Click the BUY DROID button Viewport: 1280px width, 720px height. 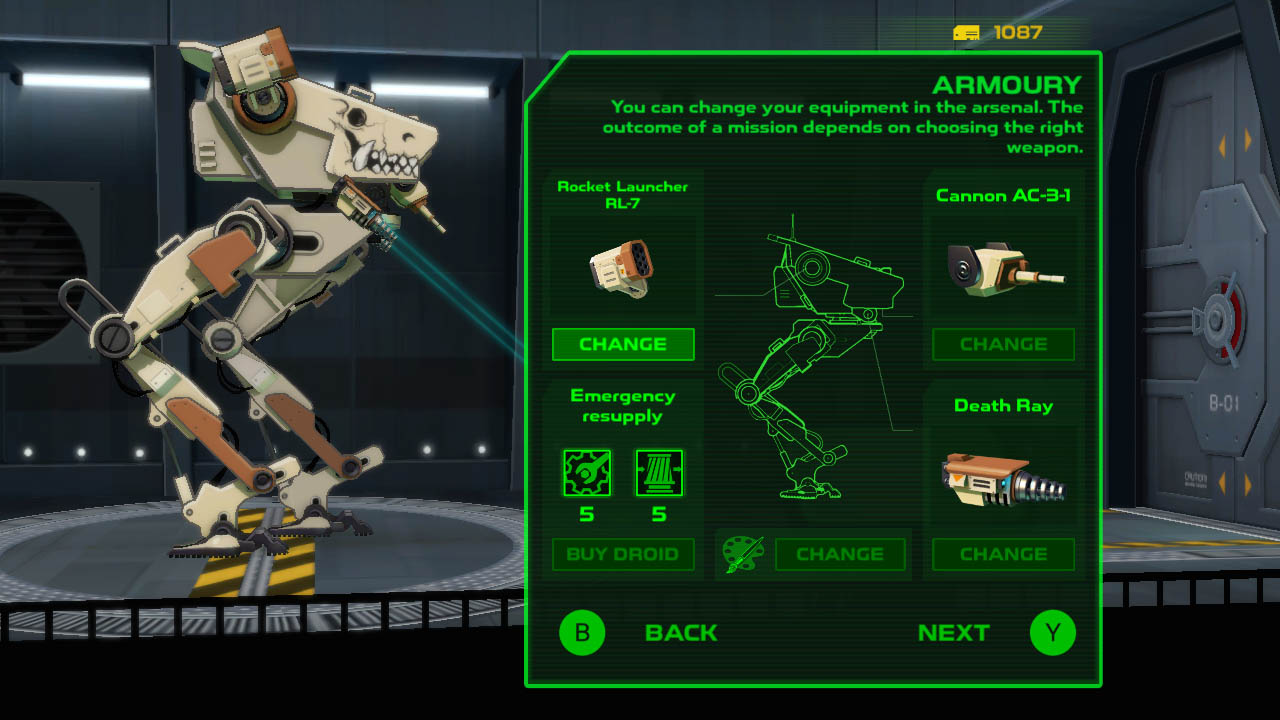point(623,555)
